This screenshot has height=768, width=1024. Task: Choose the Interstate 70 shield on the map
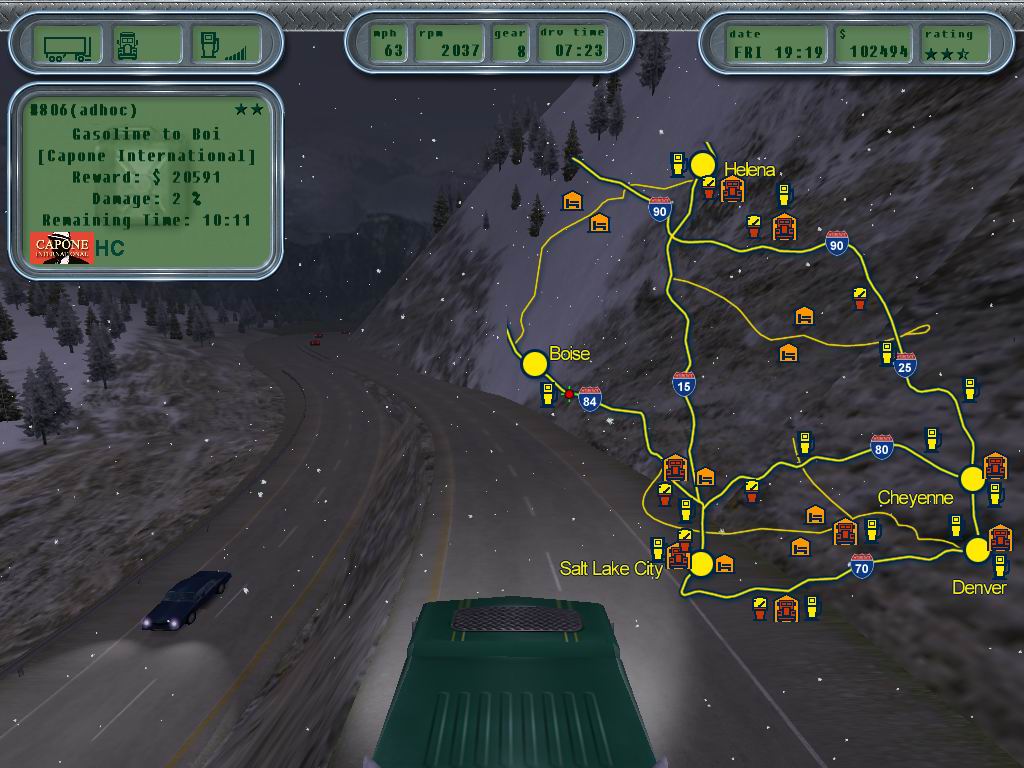[862, 567]
